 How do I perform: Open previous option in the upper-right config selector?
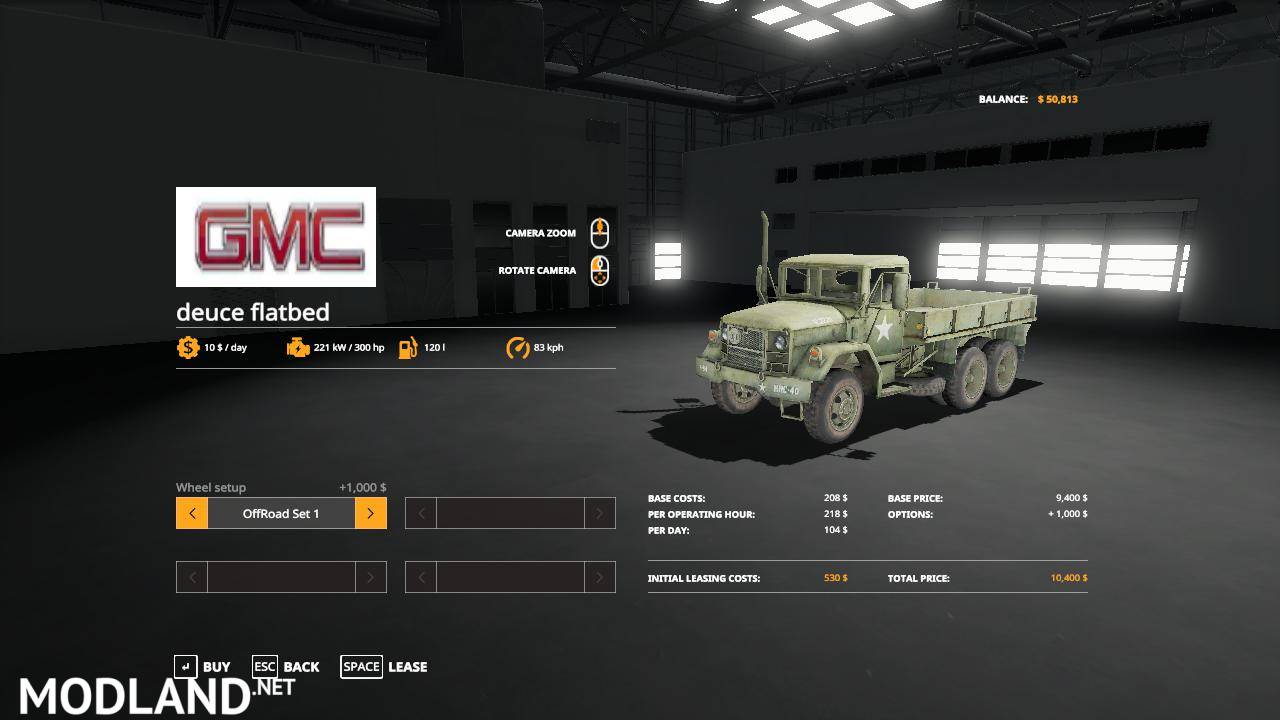[x=420, y=512]
